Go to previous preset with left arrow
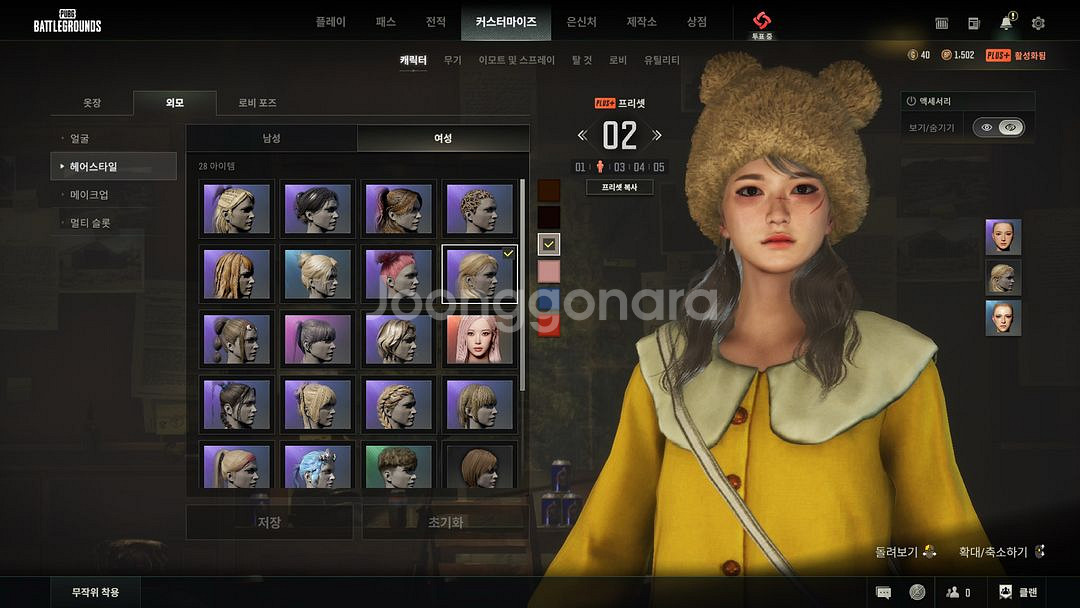Image resolution: width=1080 pixels, height=608 pixels. pyautogui.click(x=582, y=135)
